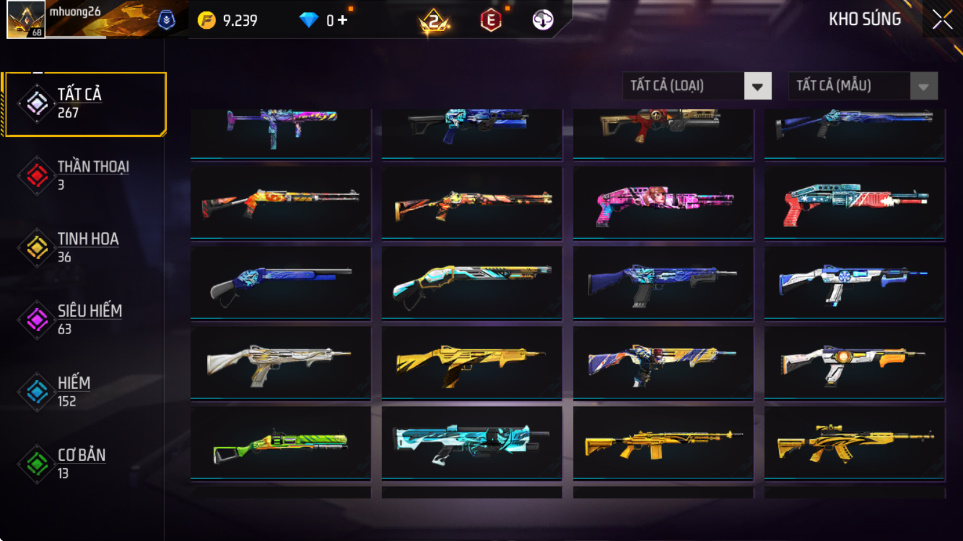963x541 pixels.
Task: Close the Kho Súng weapon vault
Action: [x=941, y=20]
